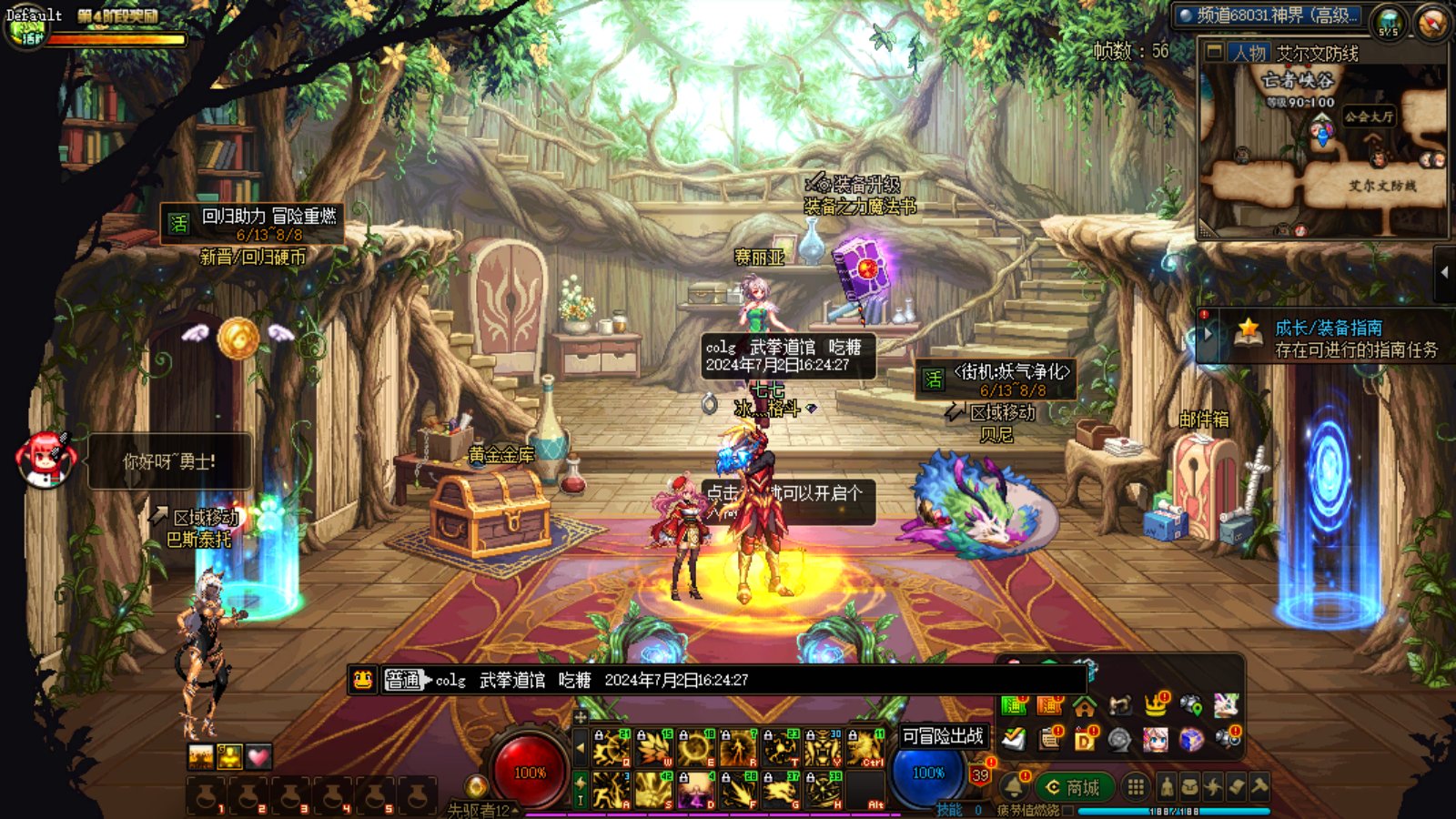Open the inventory bag icon
This screenshot has height=819, width=1456.
pos(1189,786)
